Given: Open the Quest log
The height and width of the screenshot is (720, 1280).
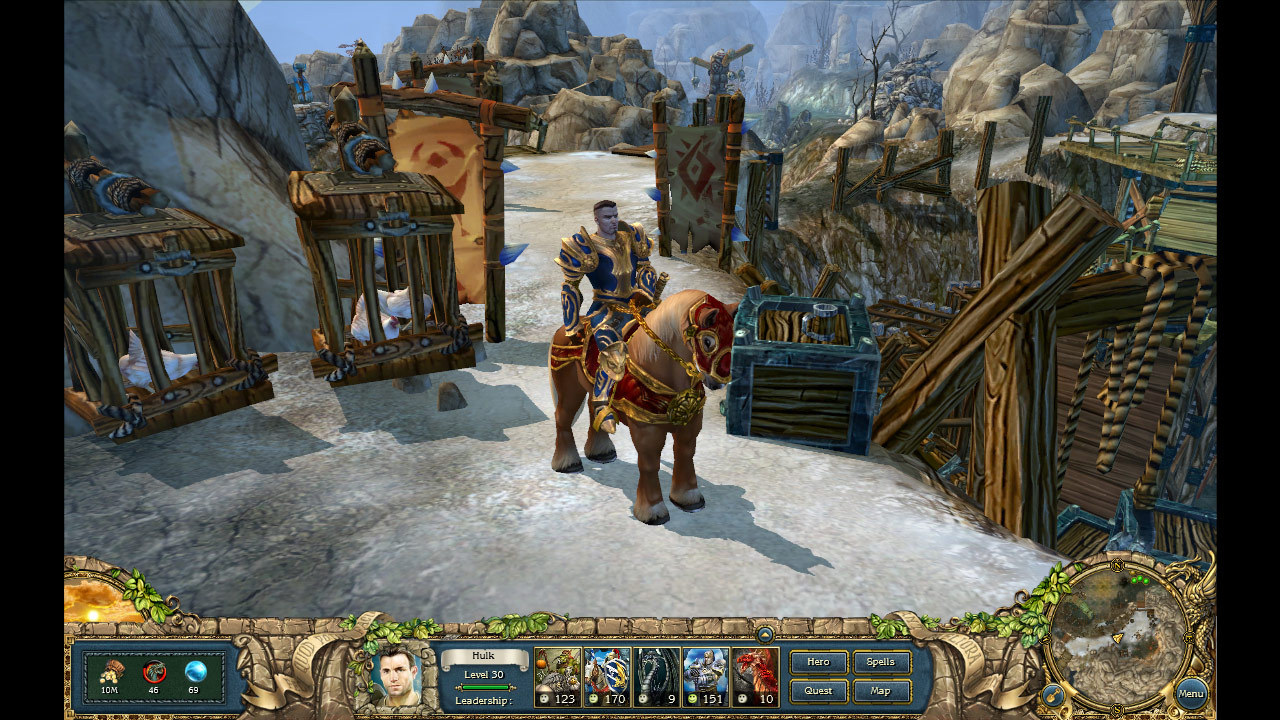Looking at the screenshot, I should pyautogui.click(x=818, y=690).
